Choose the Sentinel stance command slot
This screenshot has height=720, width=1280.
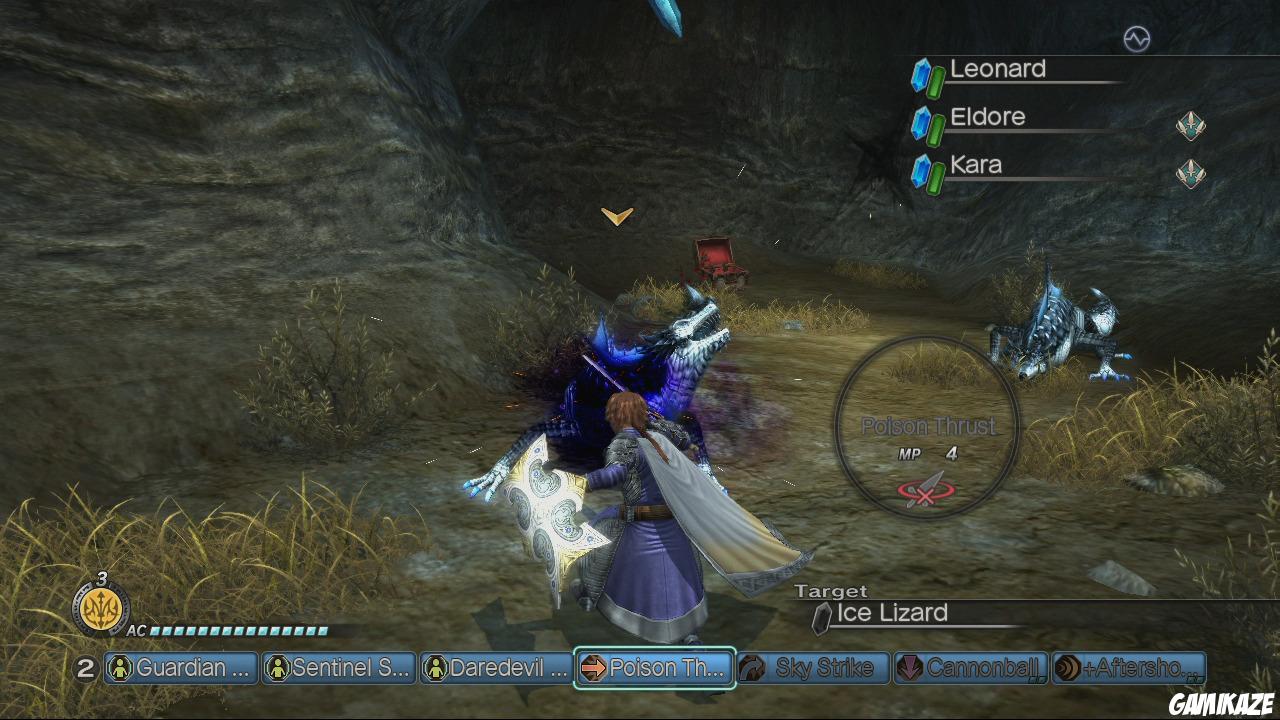point(339,668)
